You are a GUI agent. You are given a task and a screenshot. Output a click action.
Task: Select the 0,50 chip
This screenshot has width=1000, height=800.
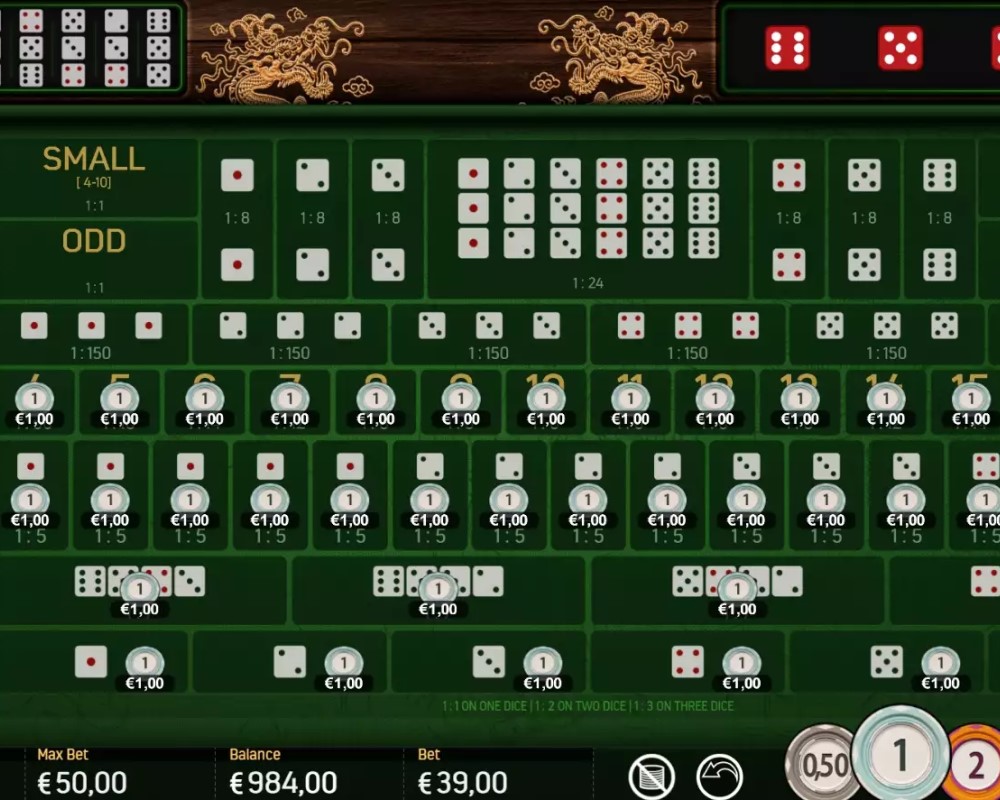click(826, 766)
